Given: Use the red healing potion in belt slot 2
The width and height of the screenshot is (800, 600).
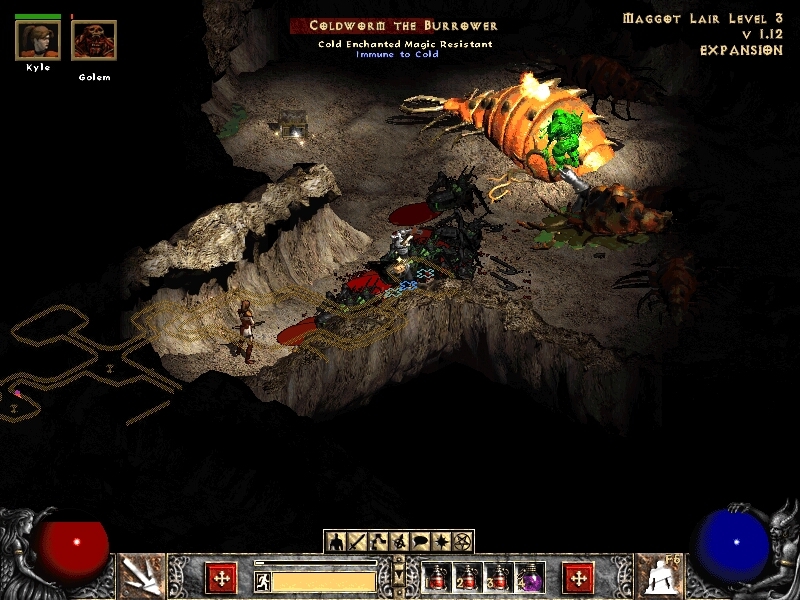Looking at the screenshot, I should [x=468, y=577].
